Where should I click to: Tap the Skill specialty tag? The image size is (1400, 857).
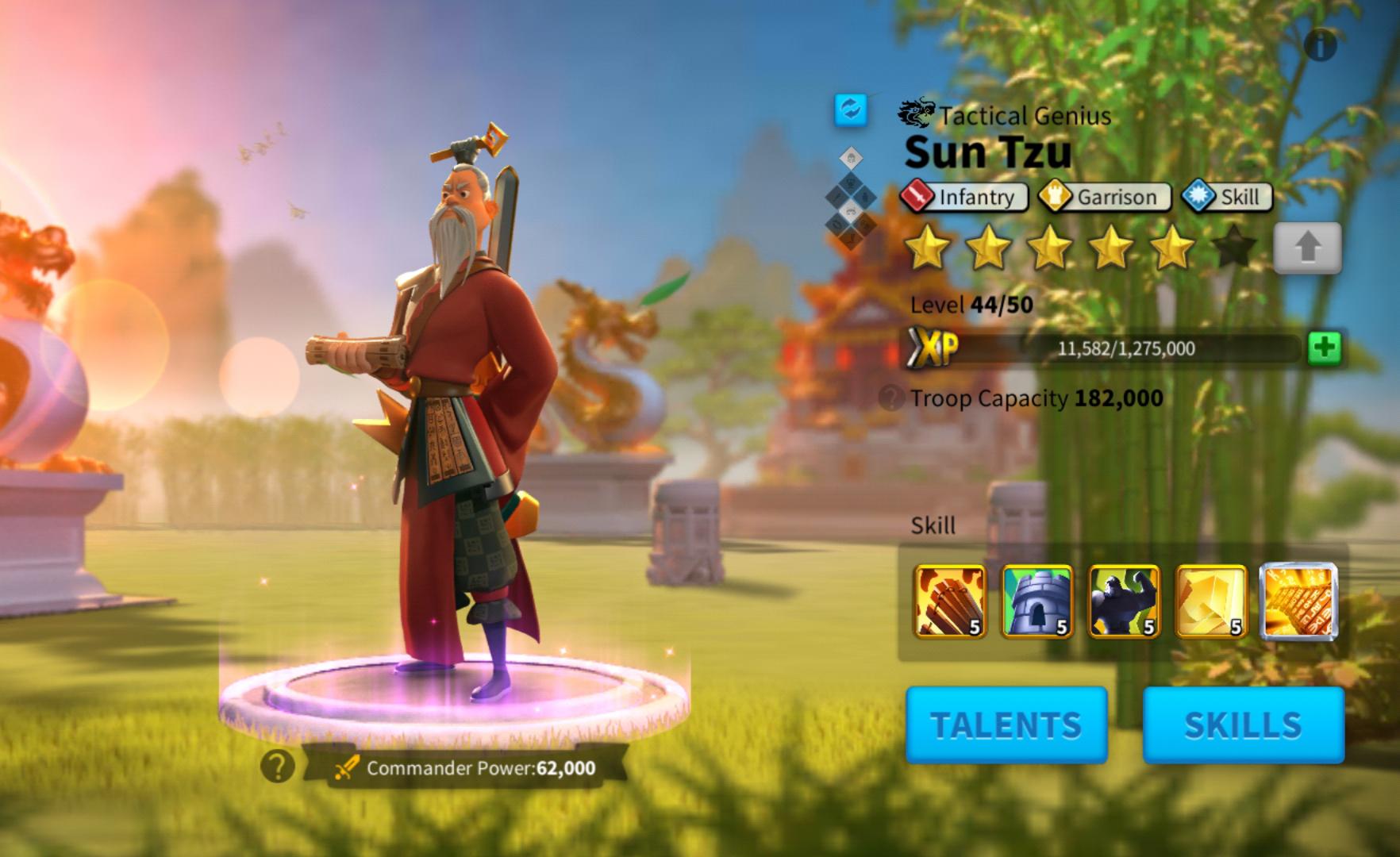(x=1227, y=197)
